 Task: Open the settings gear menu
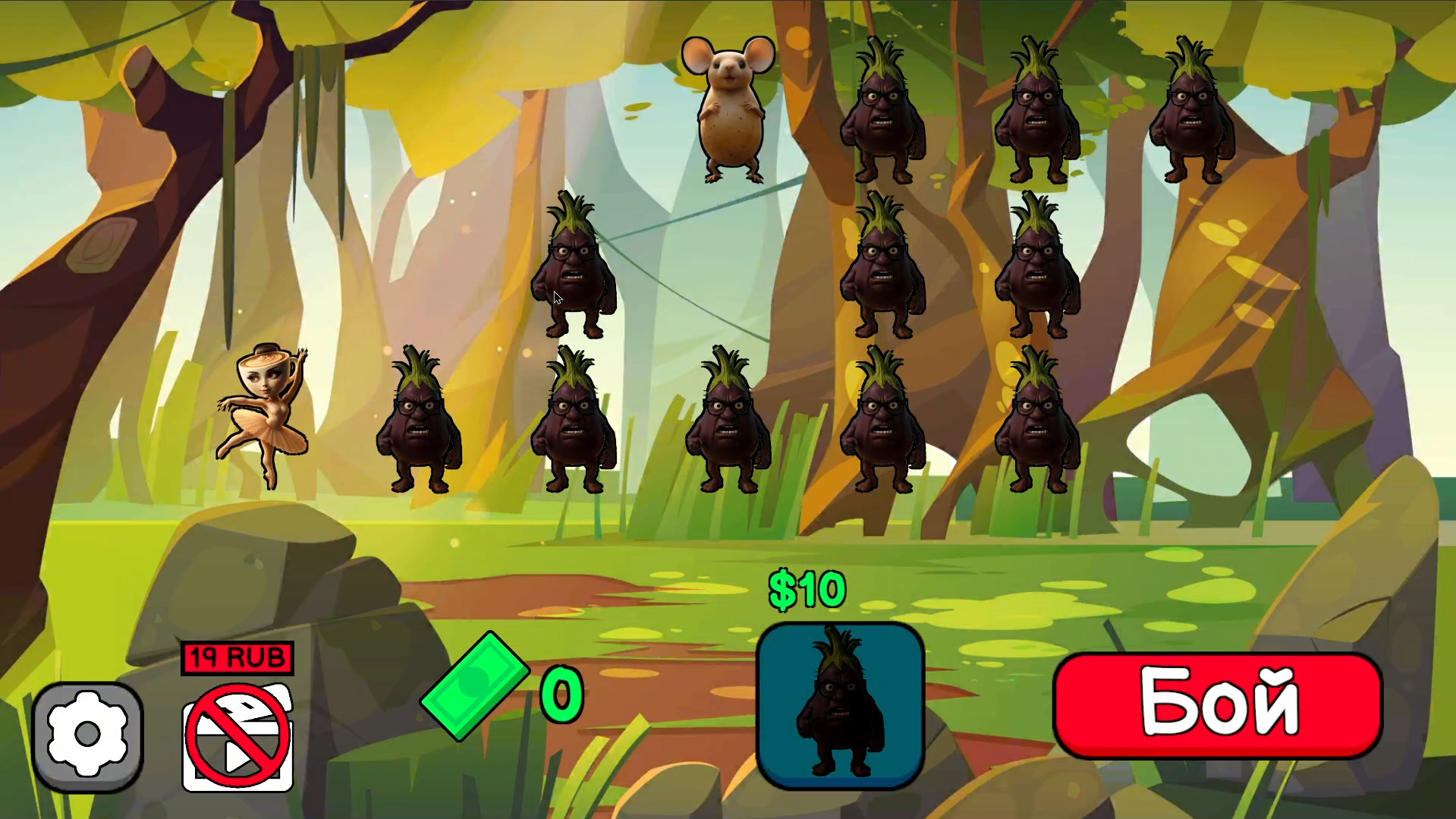pos(89,732)
